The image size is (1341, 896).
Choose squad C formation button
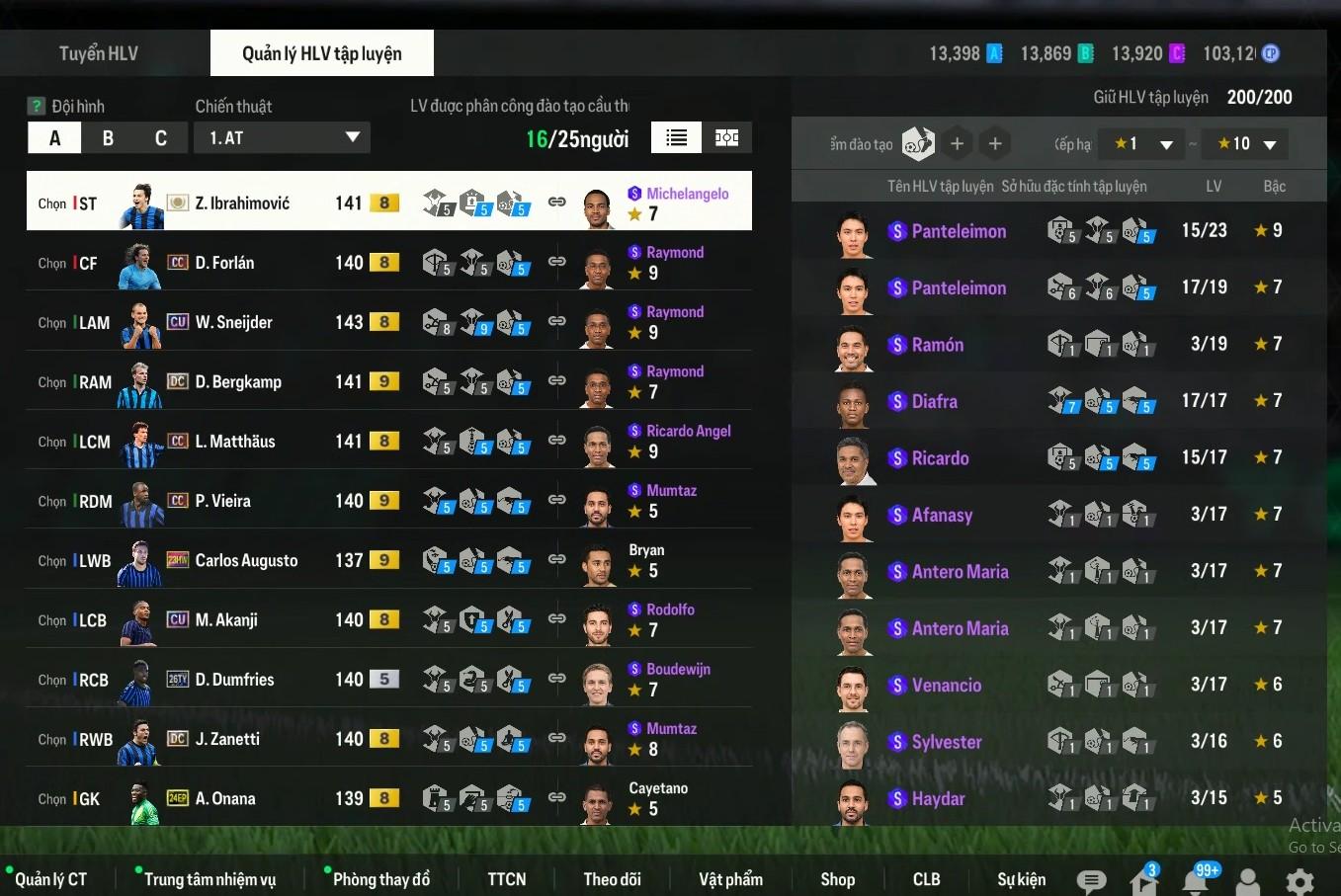pos(161,138)
